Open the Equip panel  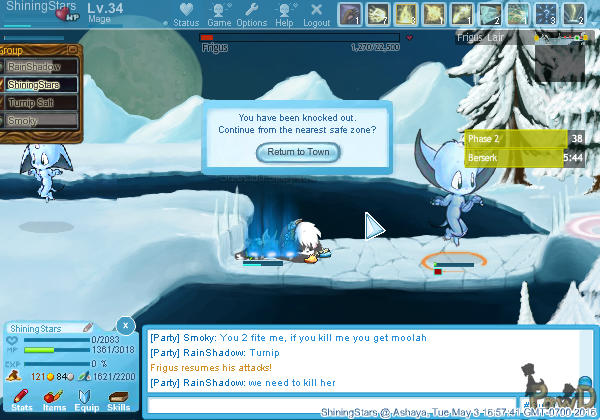pos(86,401)
